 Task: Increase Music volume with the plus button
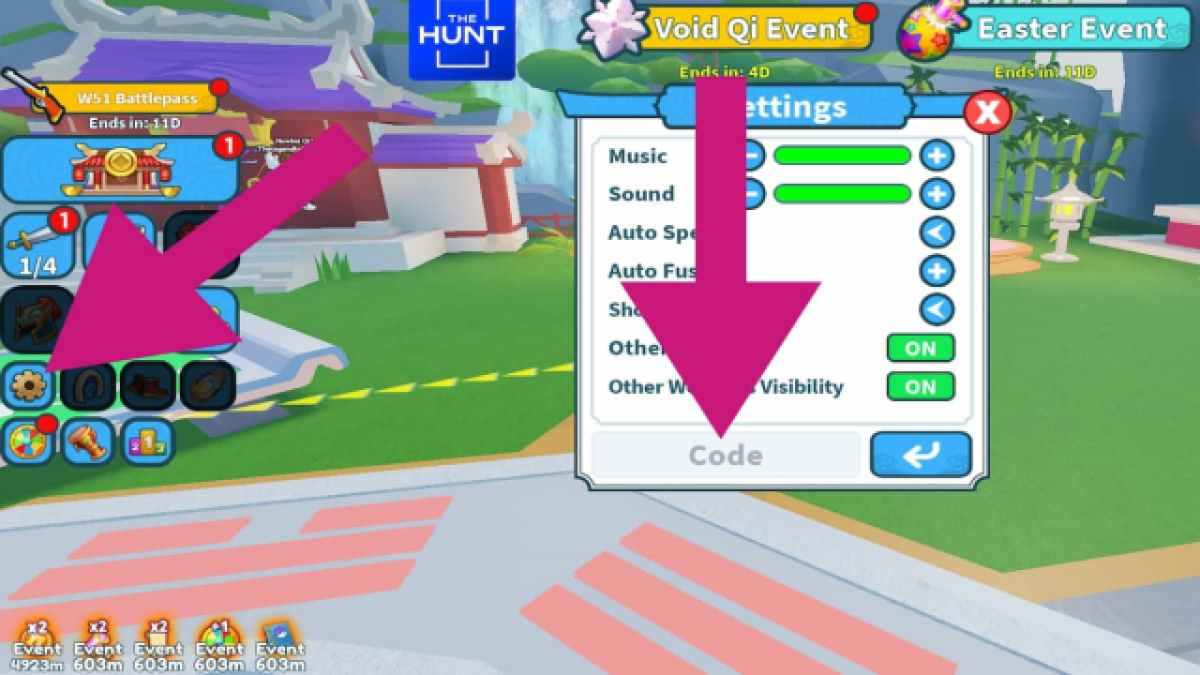(937, 156)
